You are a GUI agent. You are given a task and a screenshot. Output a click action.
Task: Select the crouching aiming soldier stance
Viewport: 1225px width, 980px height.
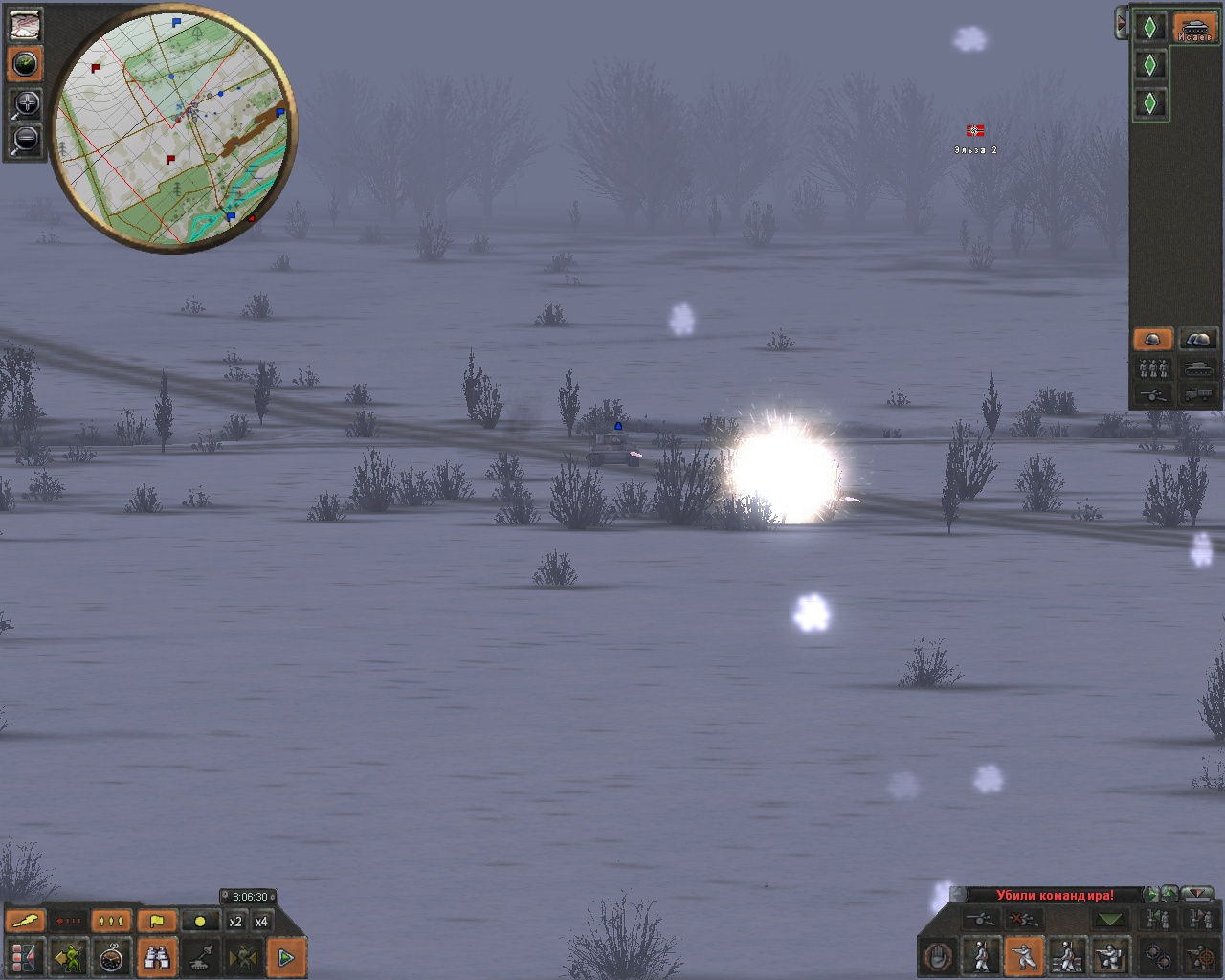coord(1023,956)
